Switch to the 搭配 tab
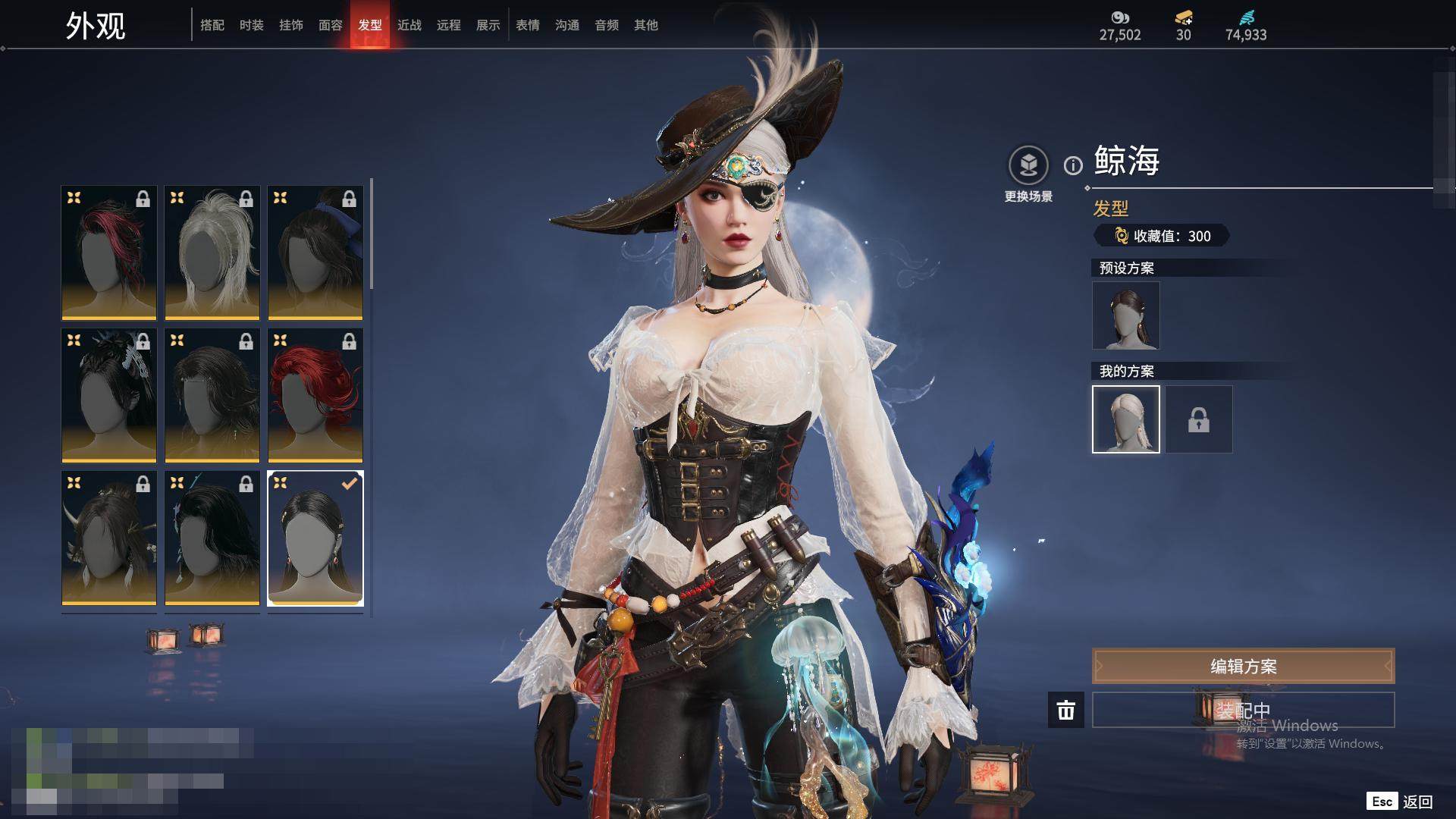 [x=212, y=25]
